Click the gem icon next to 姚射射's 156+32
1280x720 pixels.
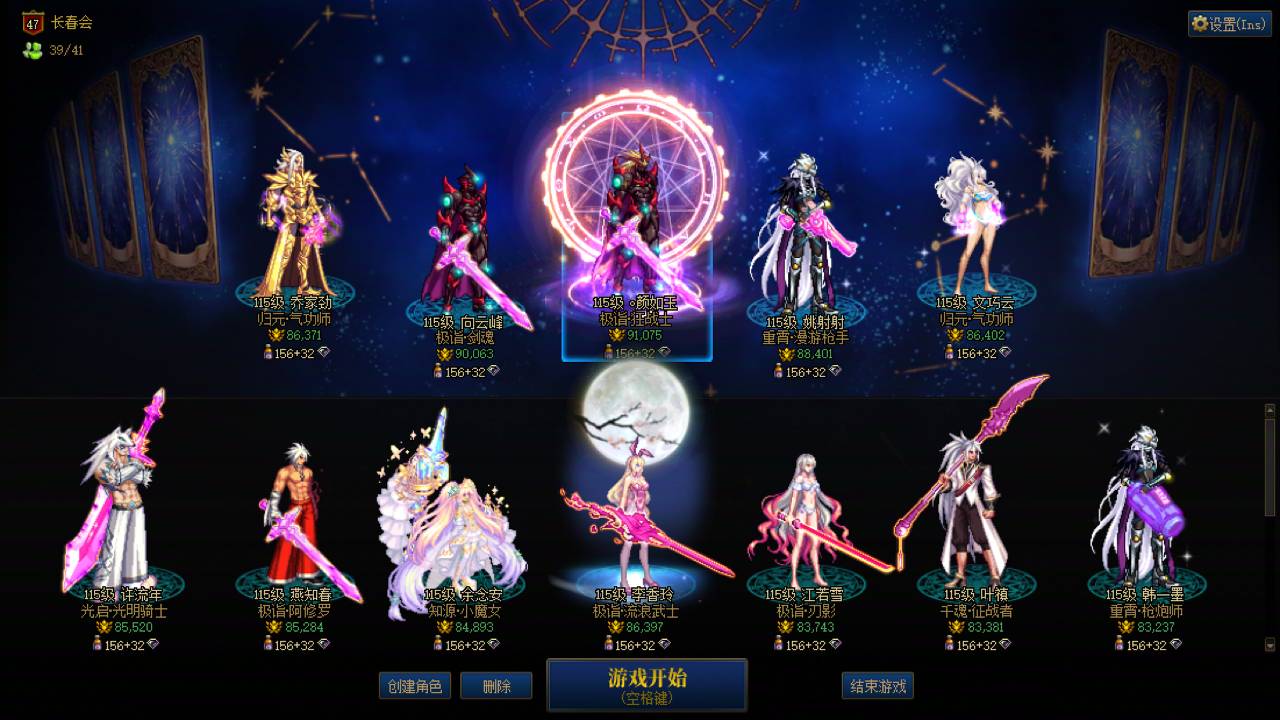pyautogui.click(x=834, y=370)
